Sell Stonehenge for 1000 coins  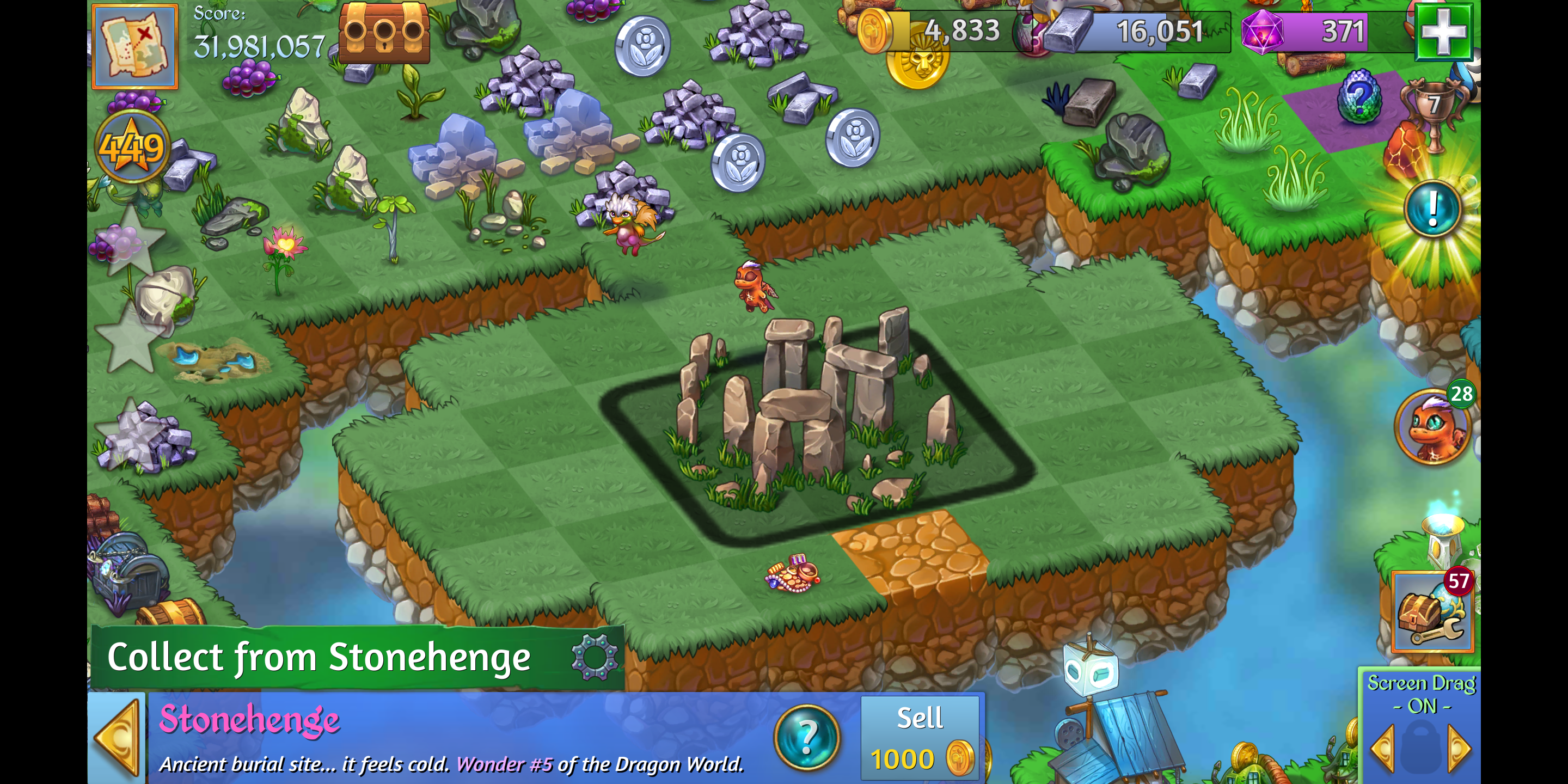[920, 738]
